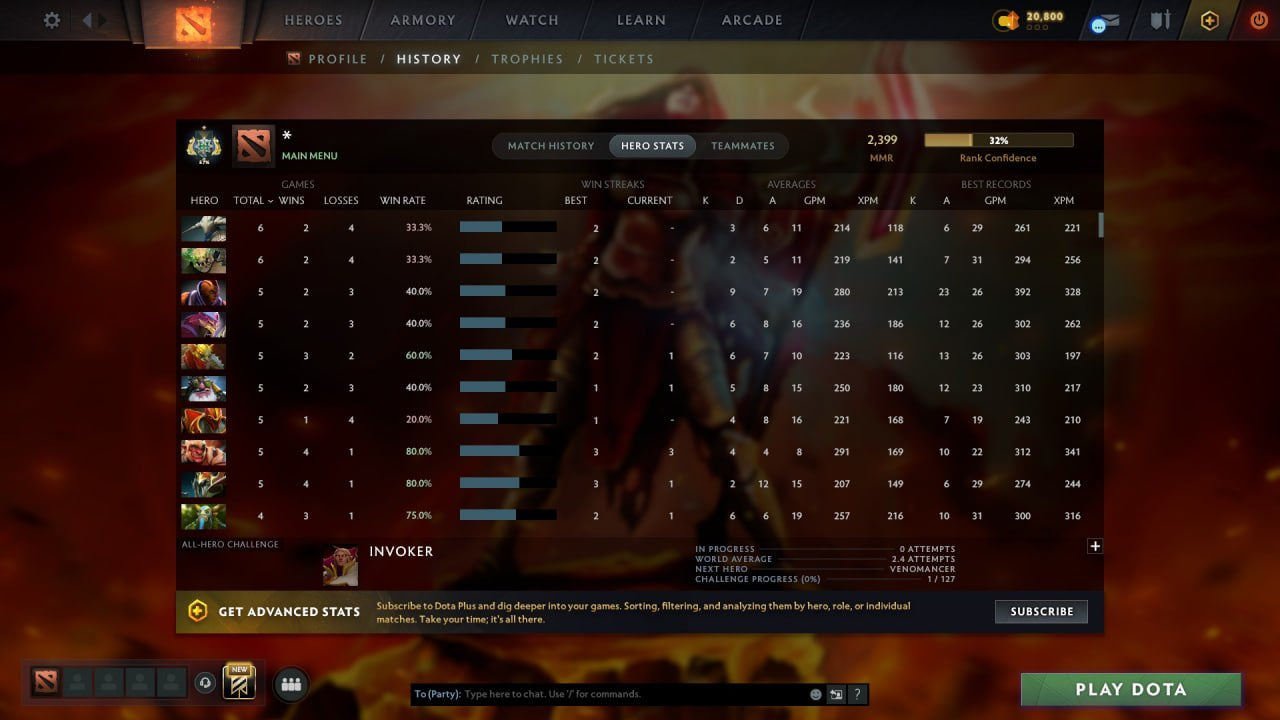Image resolution: width=1280 pixels, height=720 pixels.
Task: Click the Rank Confidence progress bar
Action: [996, 139]
